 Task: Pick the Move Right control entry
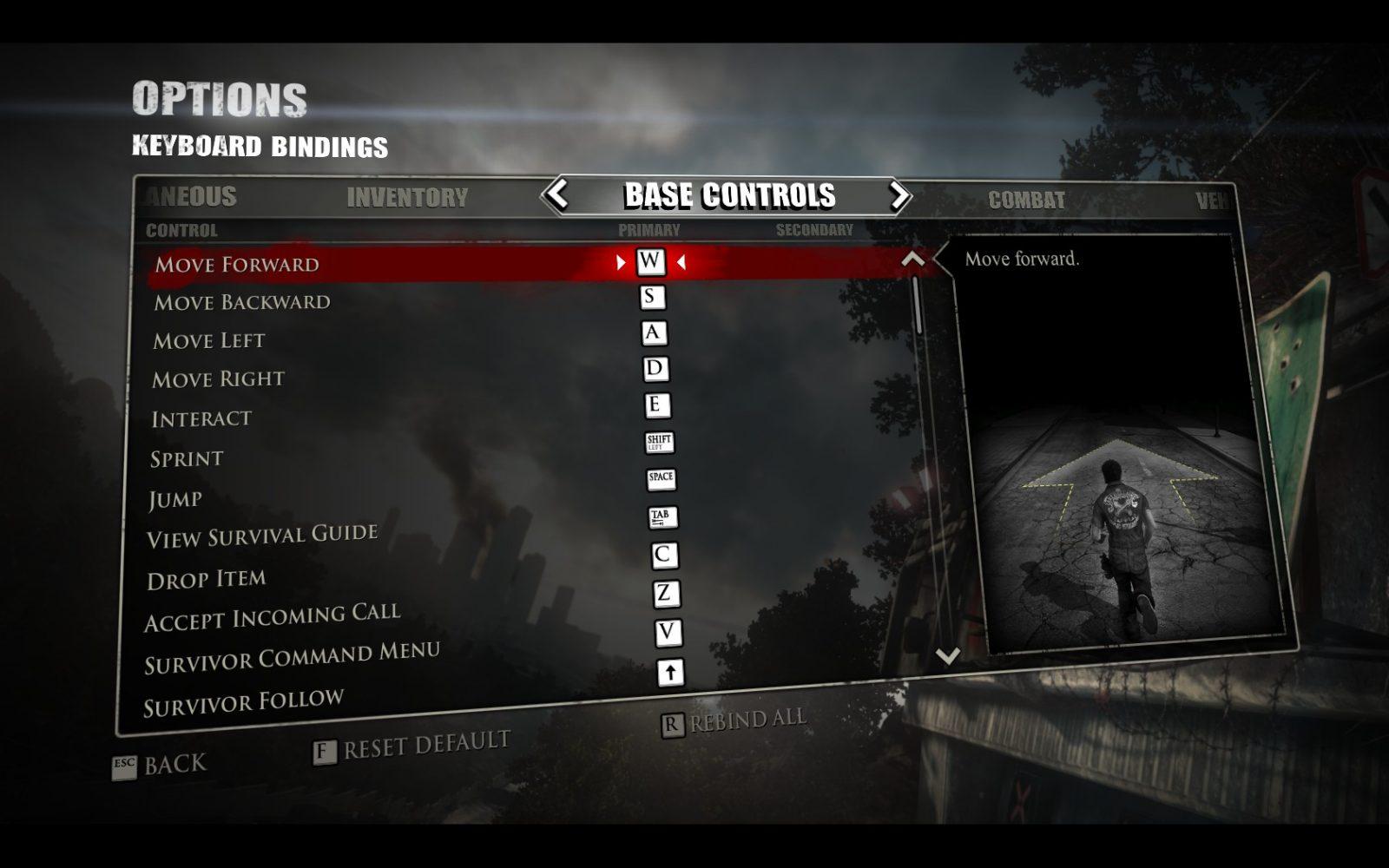click(x=218, y=379)
